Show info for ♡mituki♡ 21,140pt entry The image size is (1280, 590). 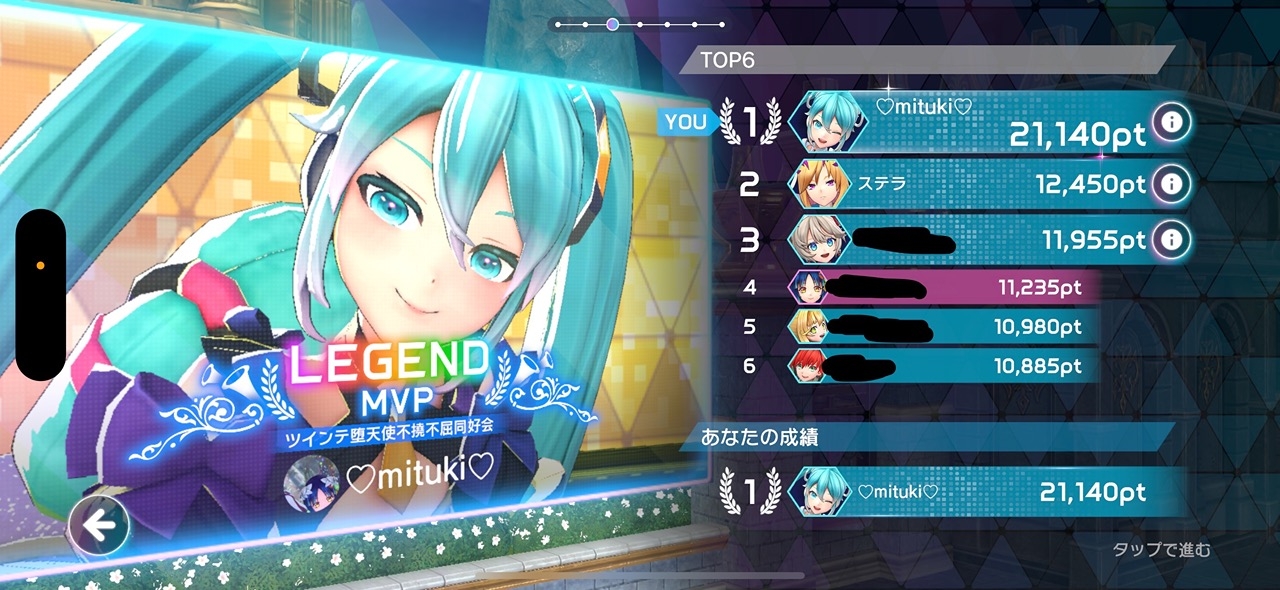point(1169,123)
